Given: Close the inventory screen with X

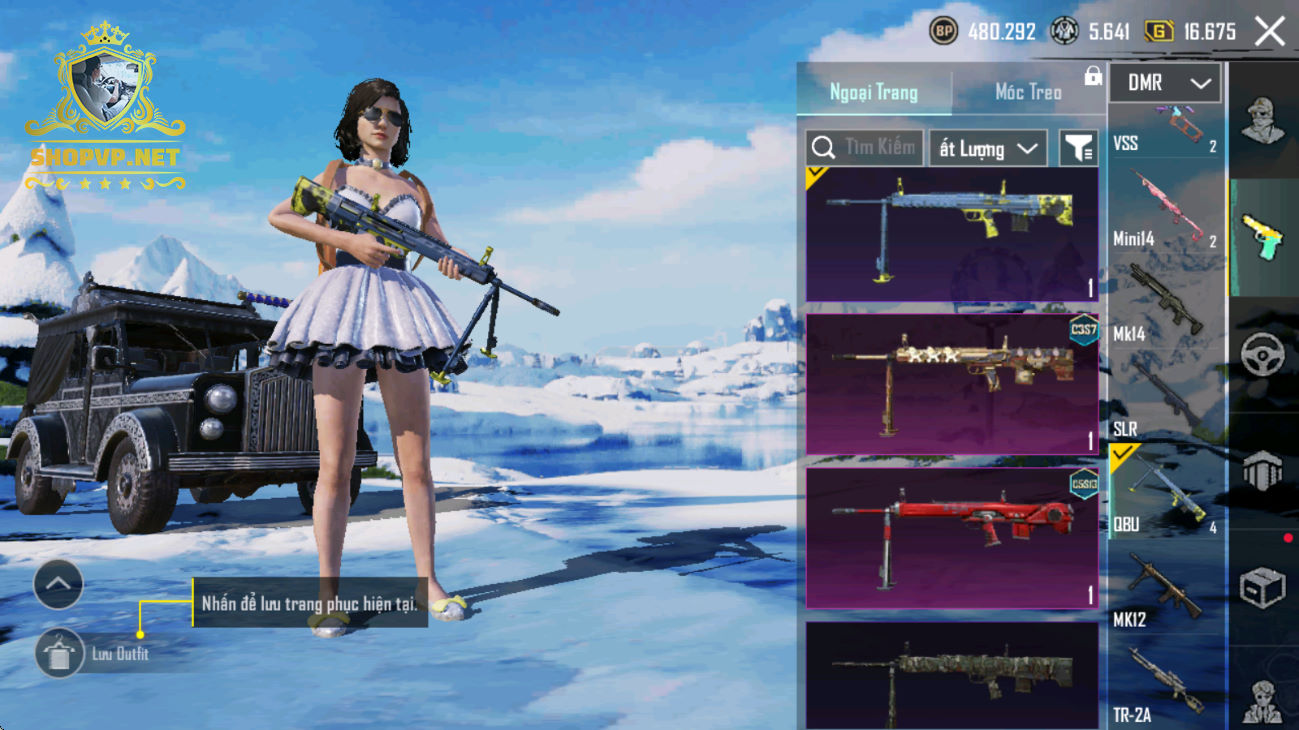Looking at the screenshot, I should (1270, 32).
